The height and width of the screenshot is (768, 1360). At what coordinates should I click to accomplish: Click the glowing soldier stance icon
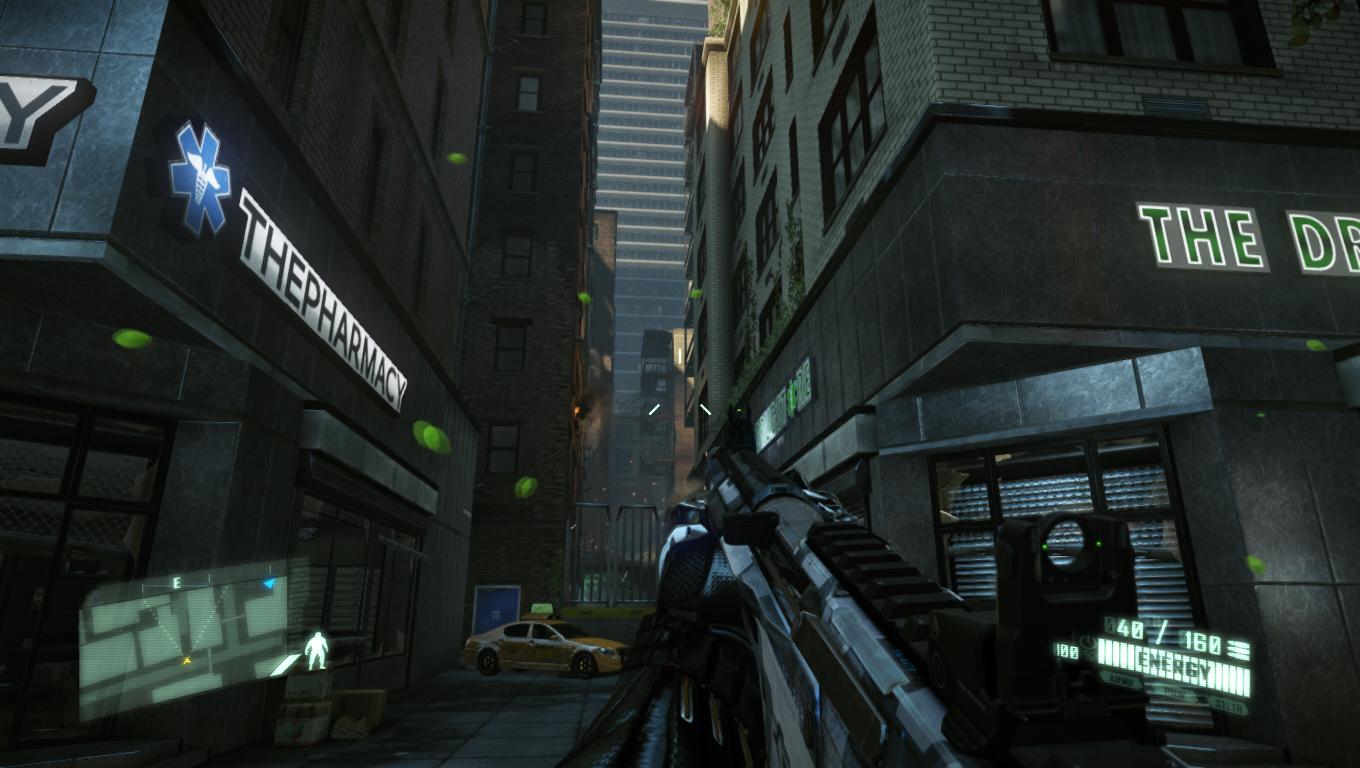[317, 650]
